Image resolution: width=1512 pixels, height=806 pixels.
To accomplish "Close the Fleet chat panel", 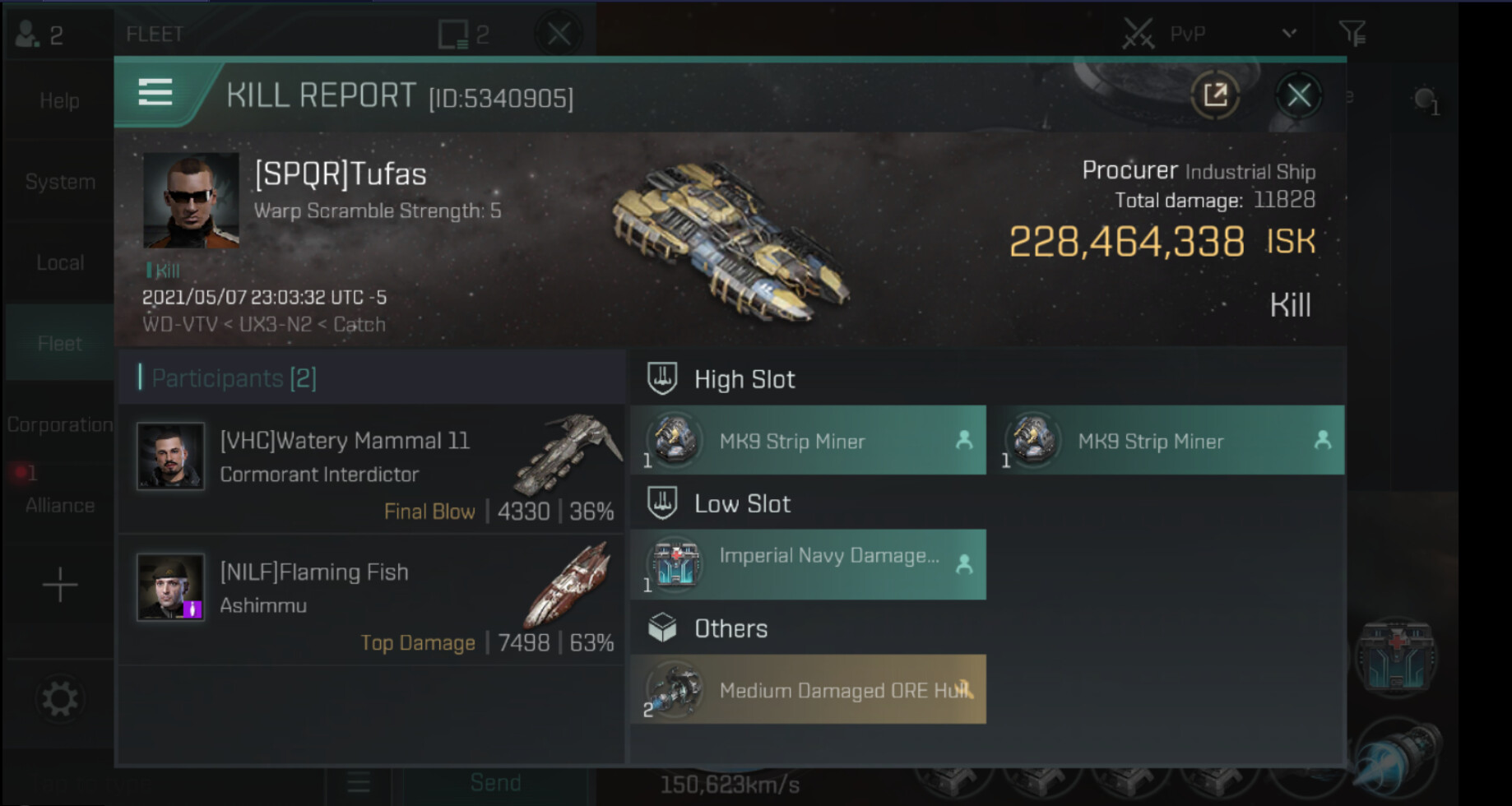I will tap(559, 34).
